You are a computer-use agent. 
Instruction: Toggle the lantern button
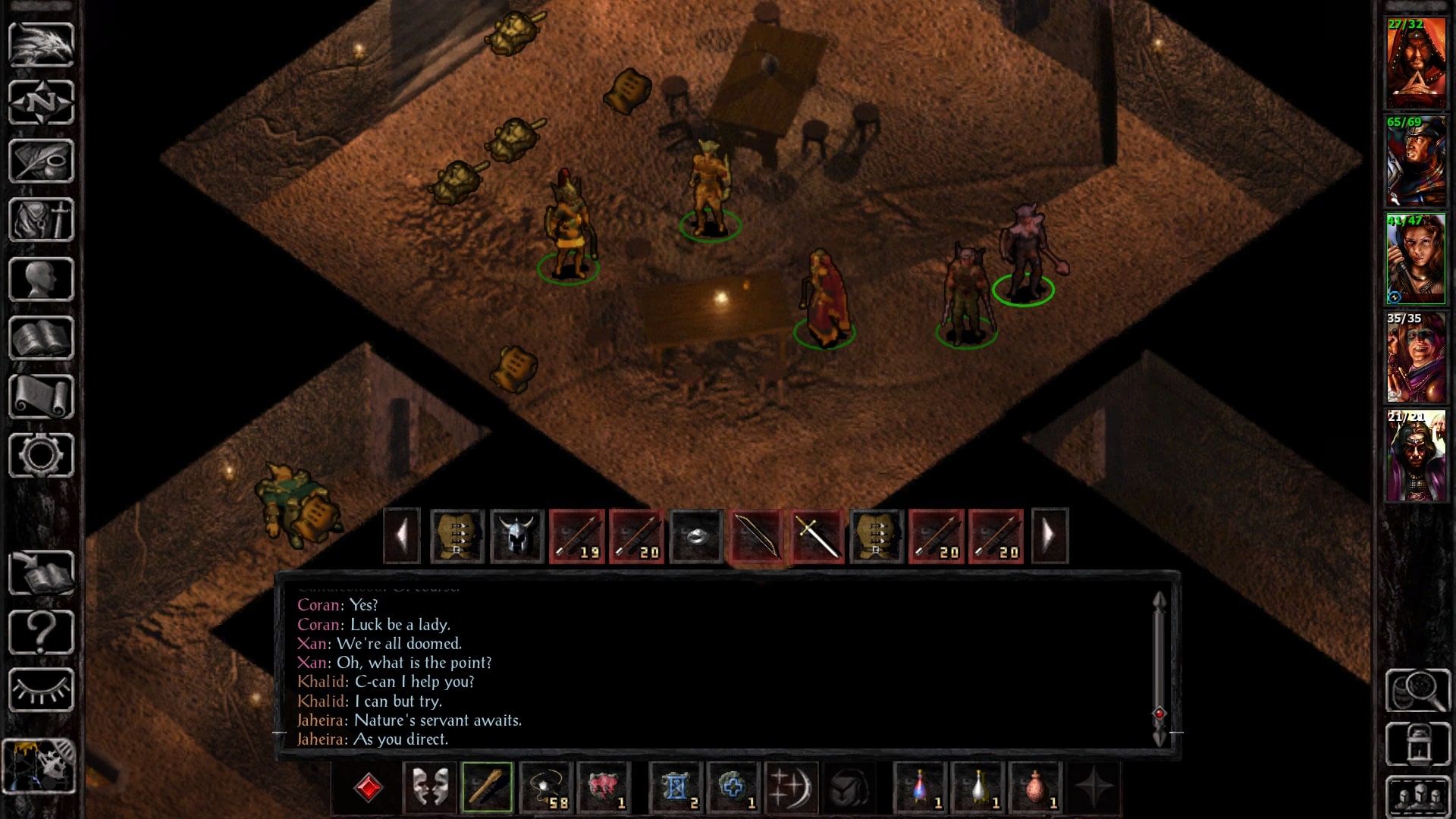(1417, 744)
